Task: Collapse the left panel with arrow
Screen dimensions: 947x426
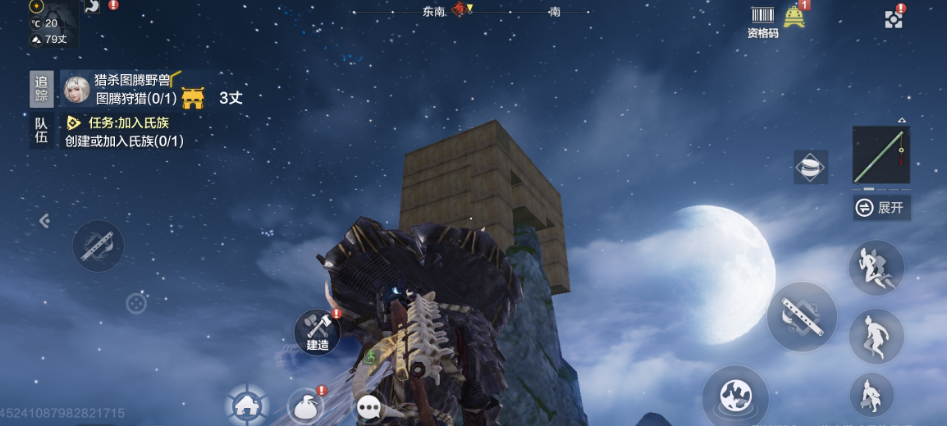Action: [x=44, y=221]
